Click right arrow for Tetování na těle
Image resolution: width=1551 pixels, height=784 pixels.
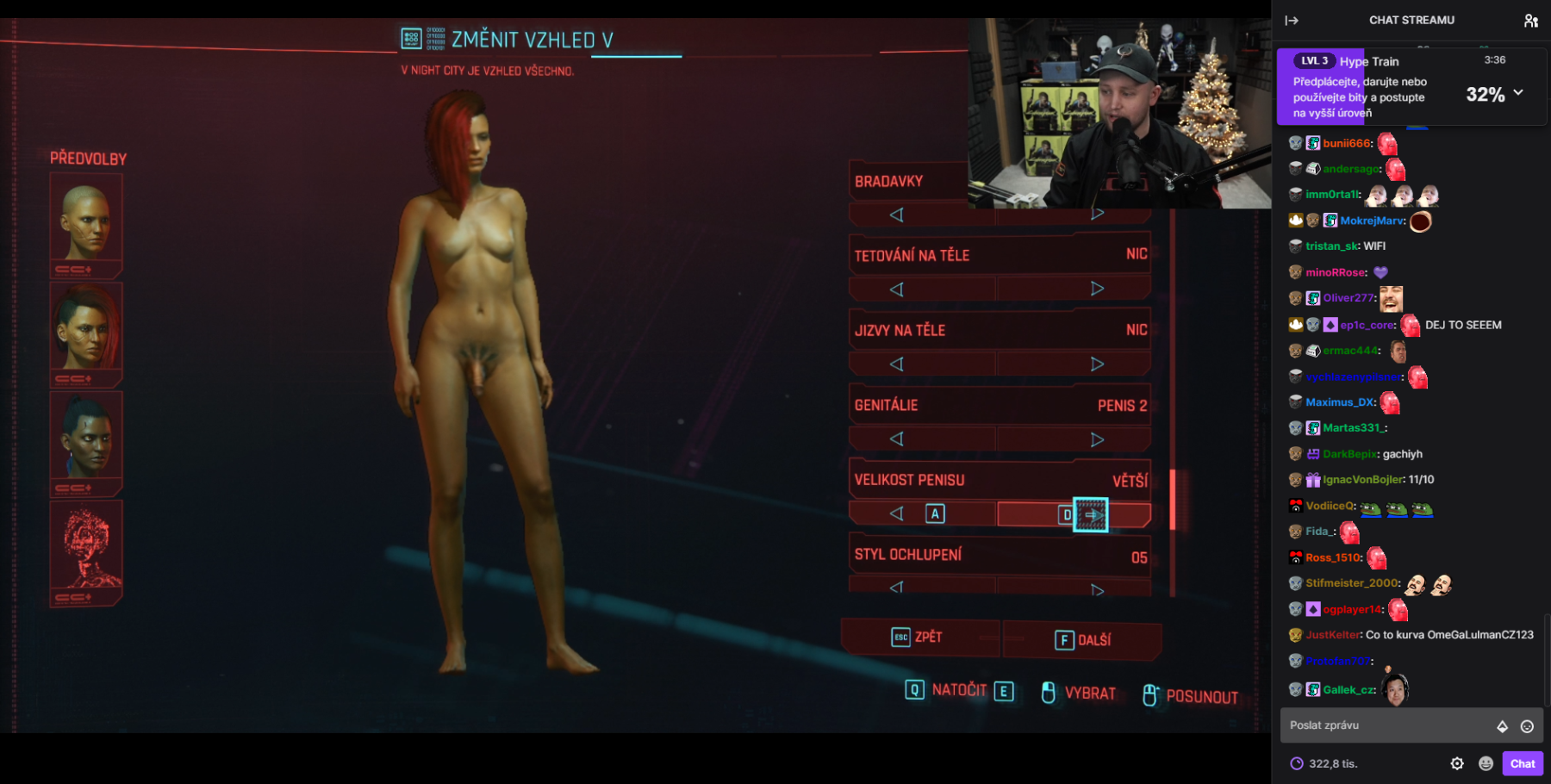pos(1097,289)
